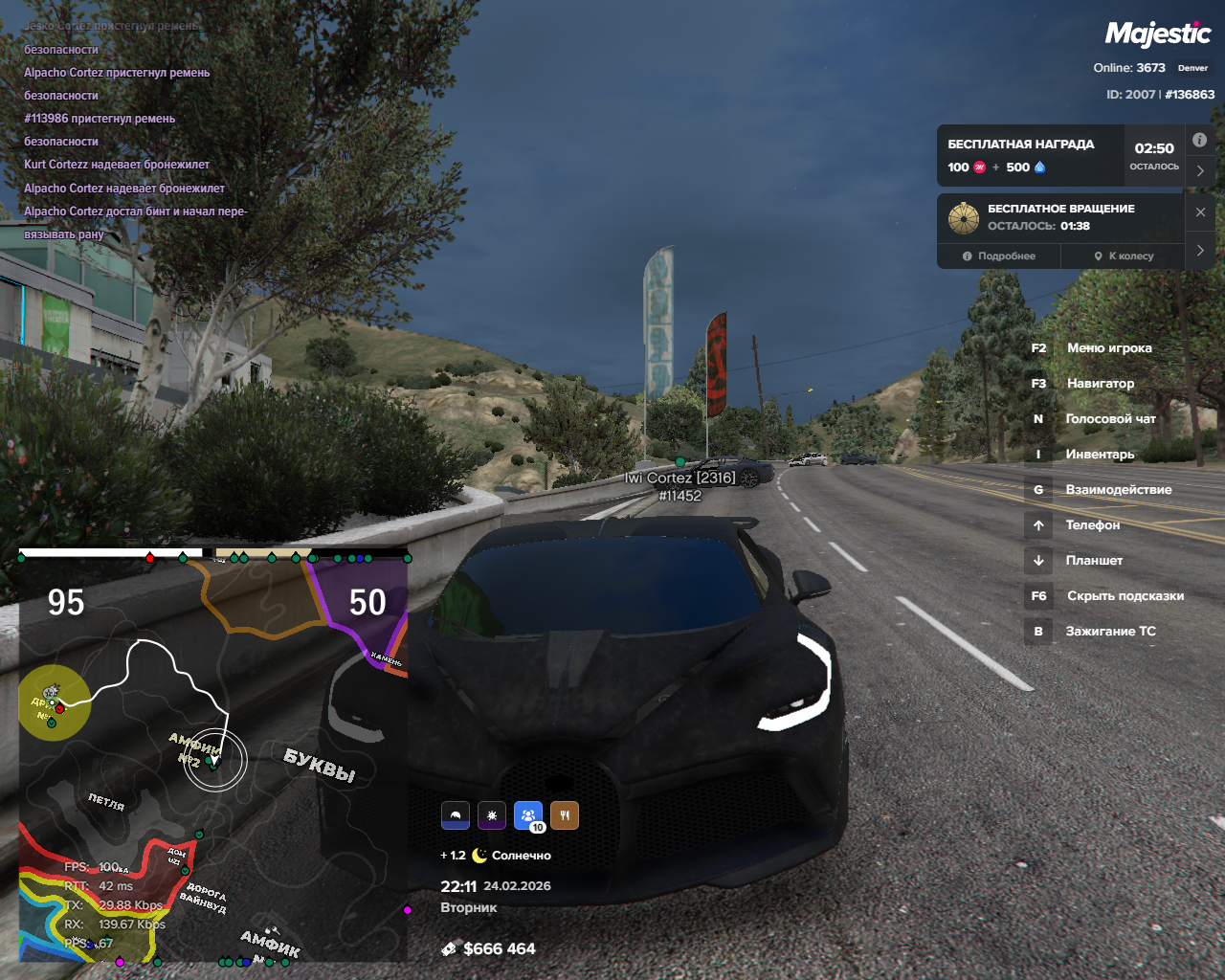Open Подробнее details for the free spin
Viewport: 1225px width, 980px height.
tap(999, 256)
